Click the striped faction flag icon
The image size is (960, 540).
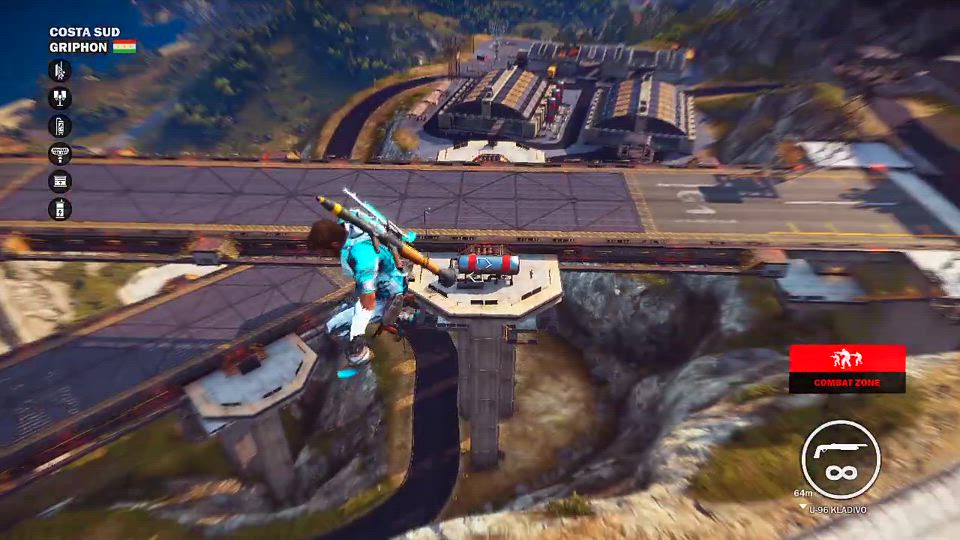(124, 46)
